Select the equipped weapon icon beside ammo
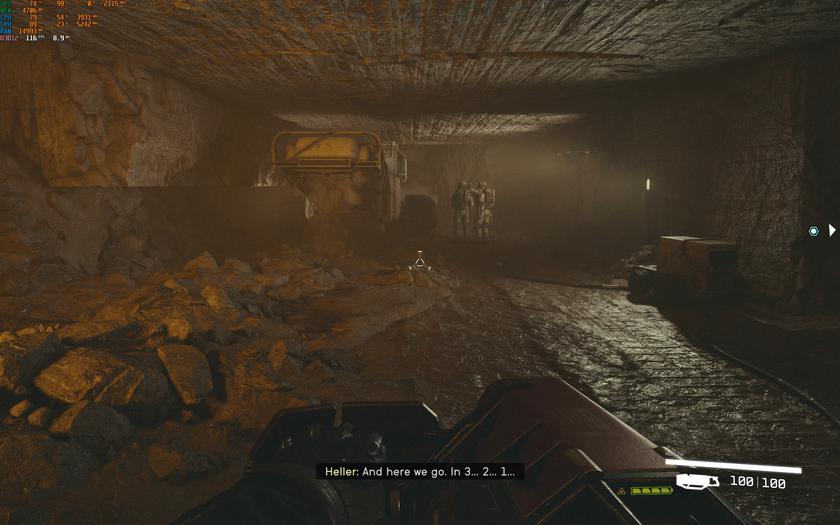This screenshot has height=525, width=840. [x=698, y=482]
